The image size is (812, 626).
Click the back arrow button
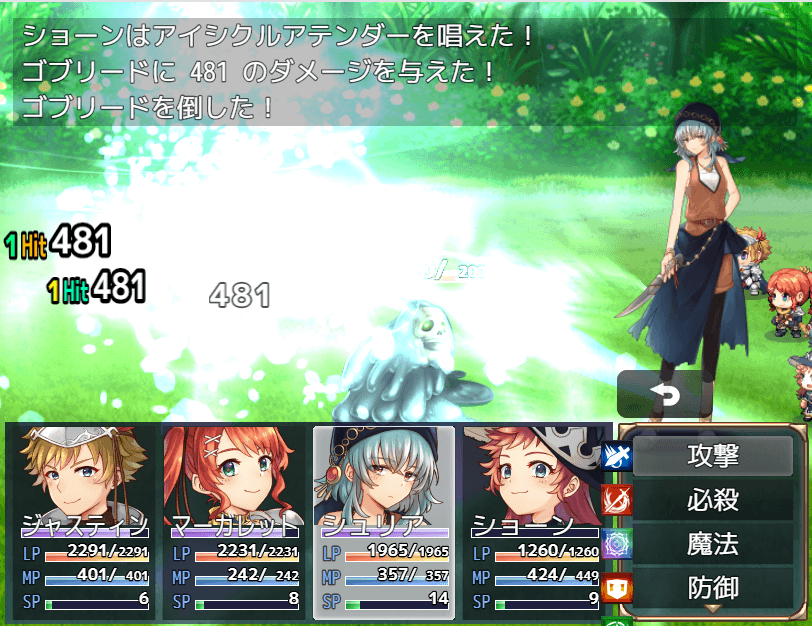pyautogui.click(x=665, y=395)
